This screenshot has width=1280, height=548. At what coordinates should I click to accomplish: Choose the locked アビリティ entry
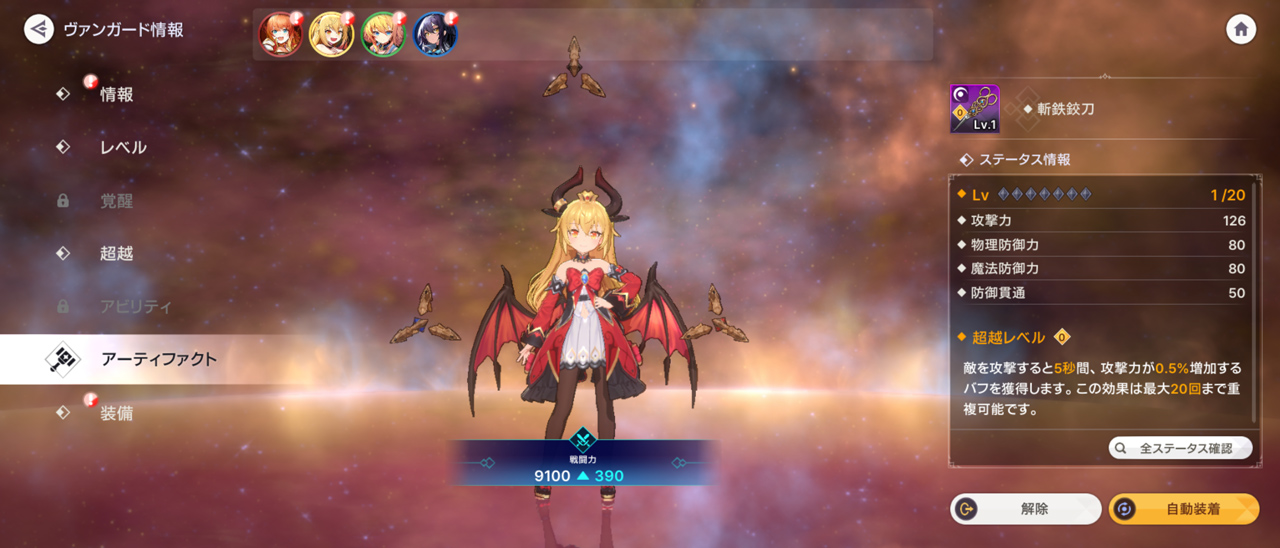[x=135, y=306]
